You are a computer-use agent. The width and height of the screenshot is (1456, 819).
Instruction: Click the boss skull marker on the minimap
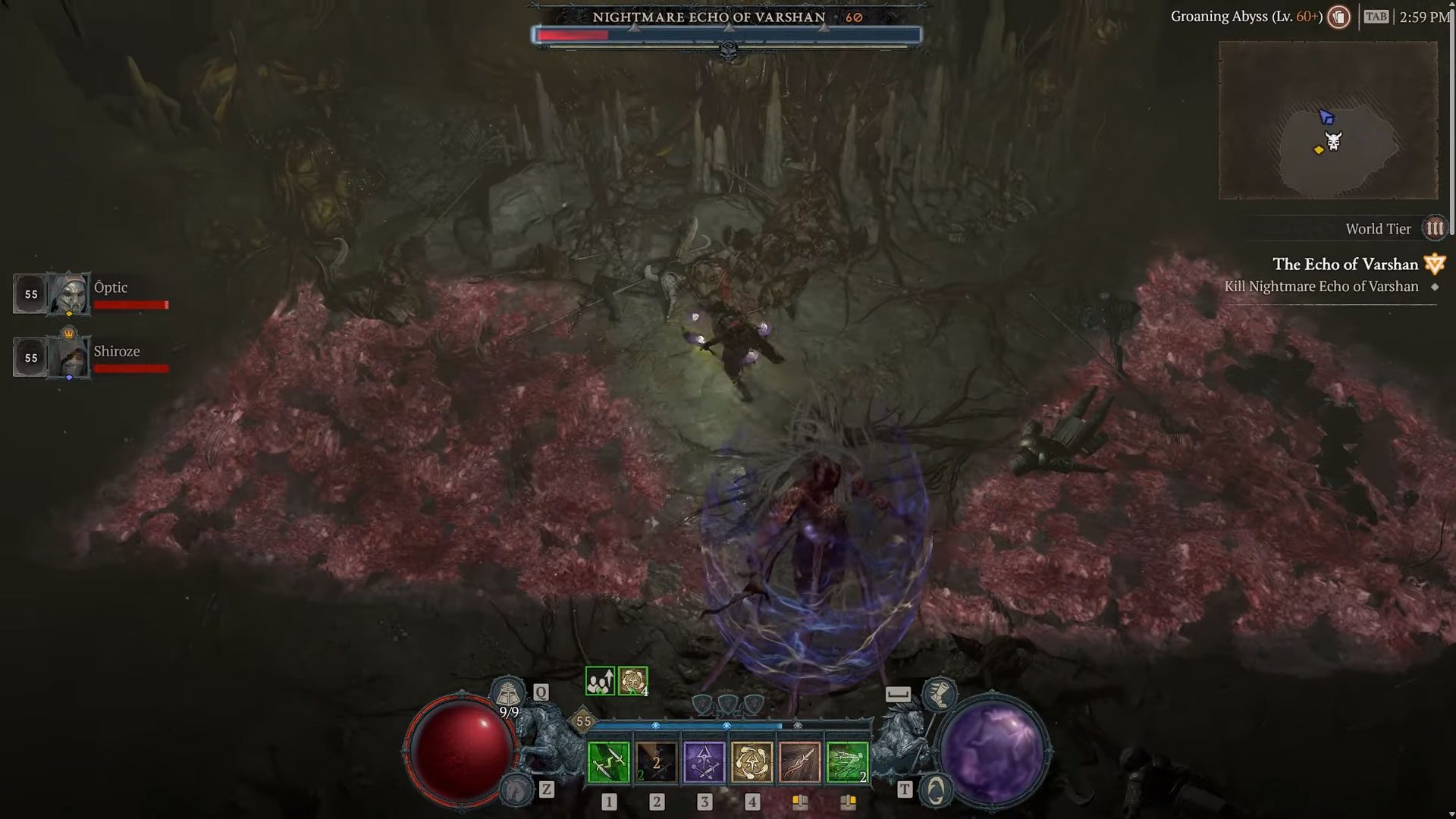1333,141
